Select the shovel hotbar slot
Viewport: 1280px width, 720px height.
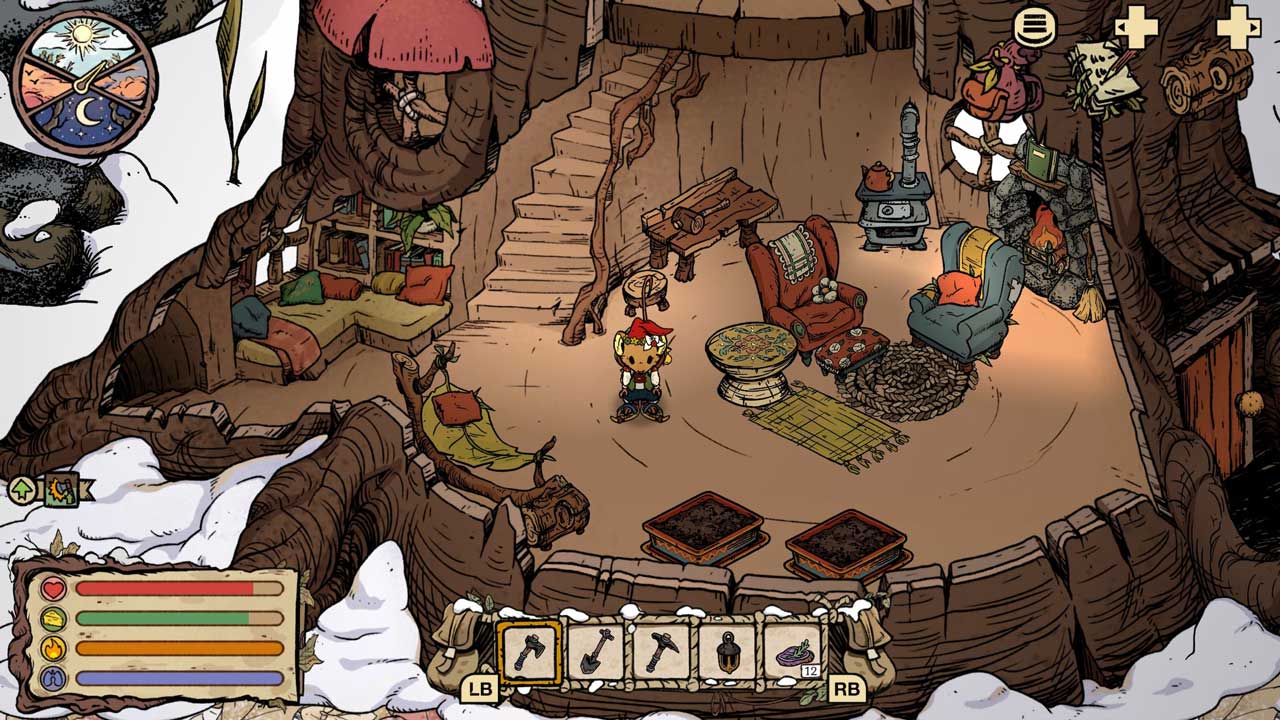(x=595, y=653)
